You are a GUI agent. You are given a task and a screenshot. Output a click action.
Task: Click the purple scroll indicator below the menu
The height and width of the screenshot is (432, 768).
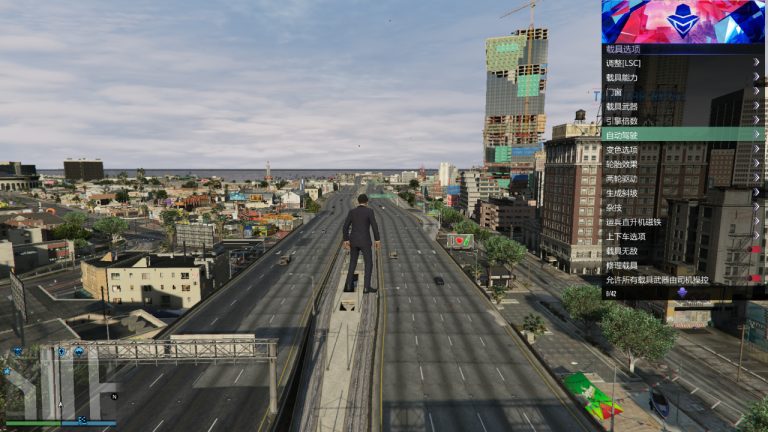point(682,293)
